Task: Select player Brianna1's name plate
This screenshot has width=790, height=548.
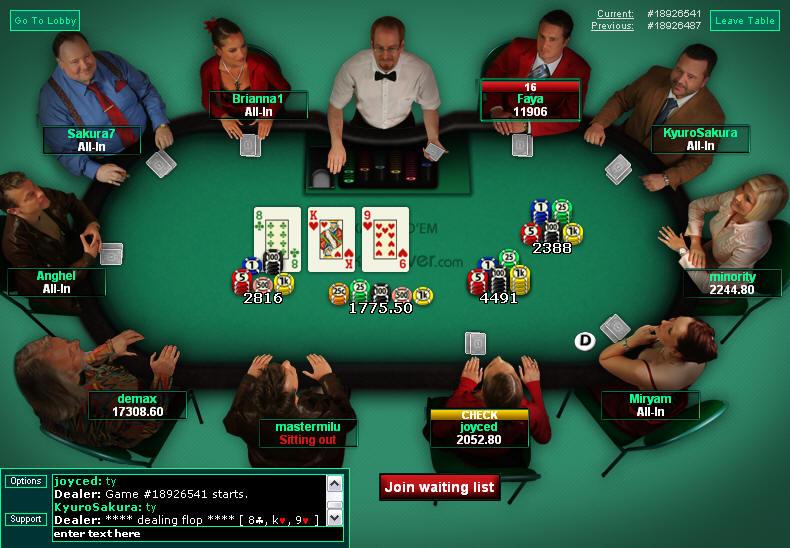Action: [x=258, y=105]
